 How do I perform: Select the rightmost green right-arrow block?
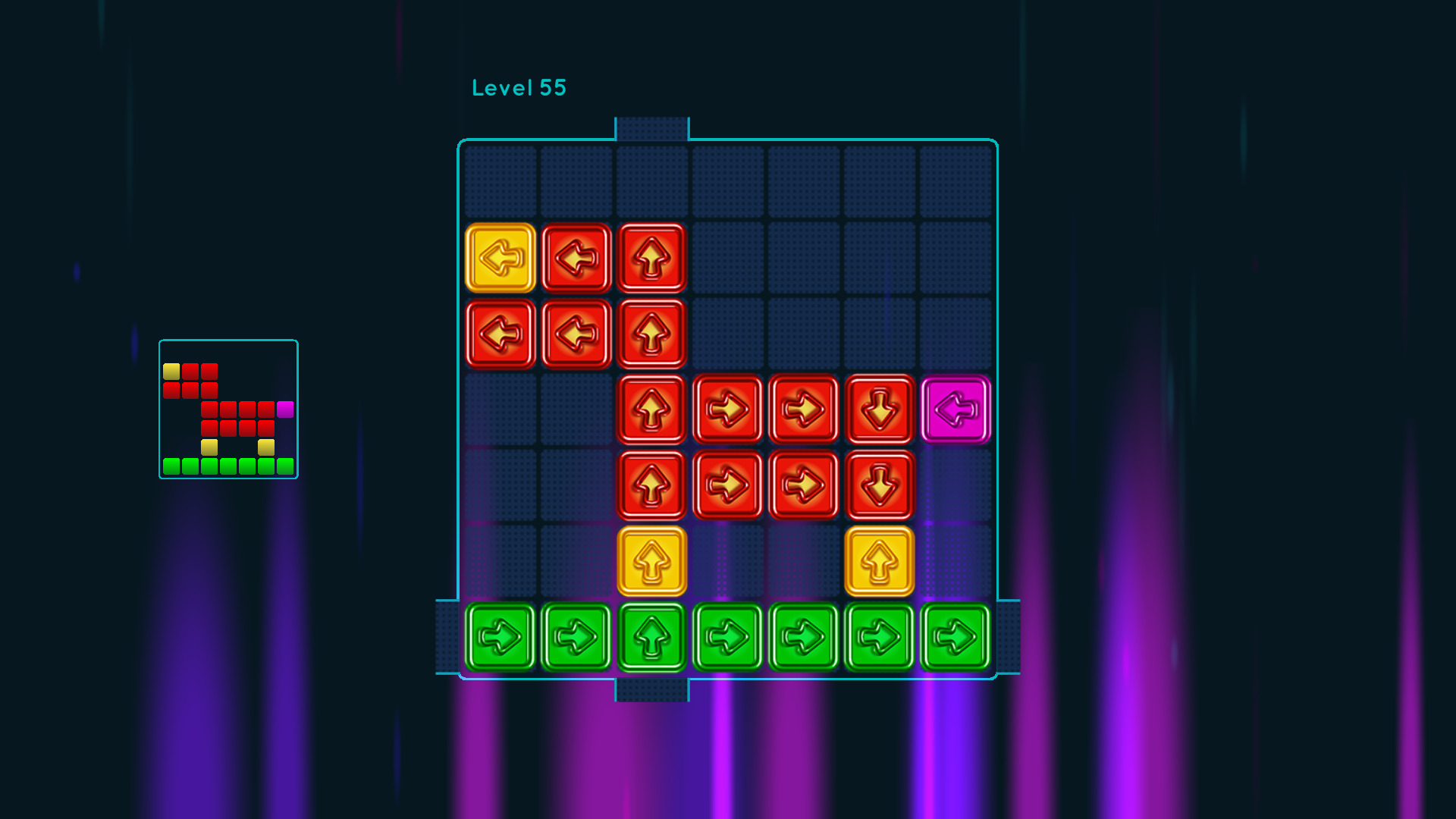[955, 636]
